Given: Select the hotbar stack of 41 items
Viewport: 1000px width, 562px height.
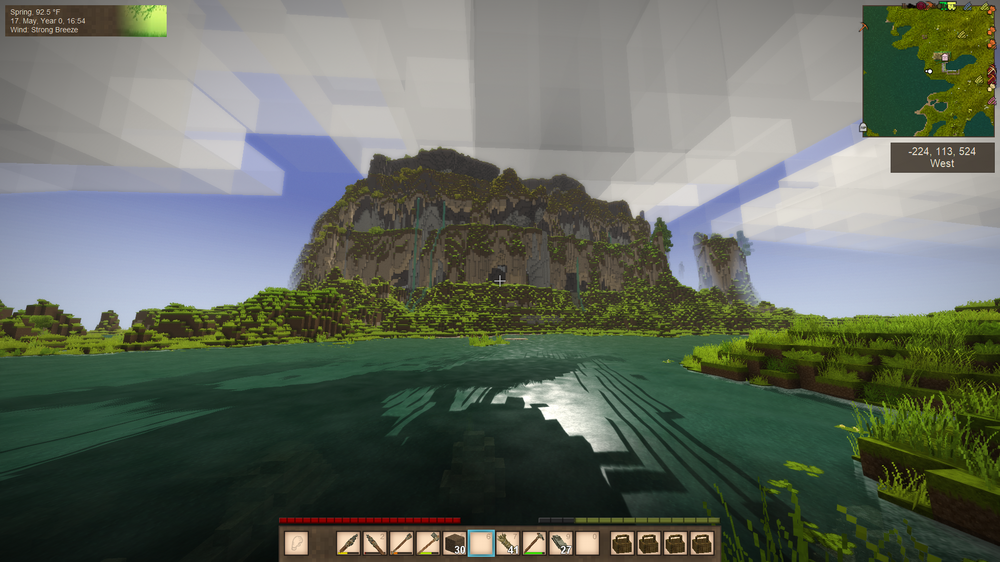Looking at the screenshot, I should (x=508, y=543).
